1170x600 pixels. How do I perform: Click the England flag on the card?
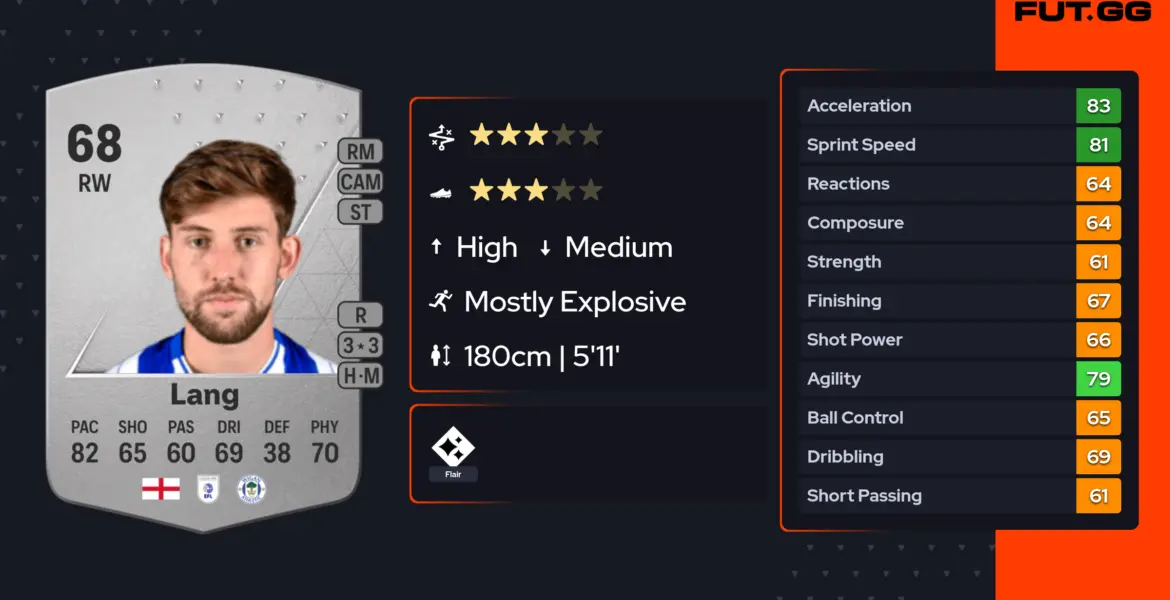pos(161,489)
